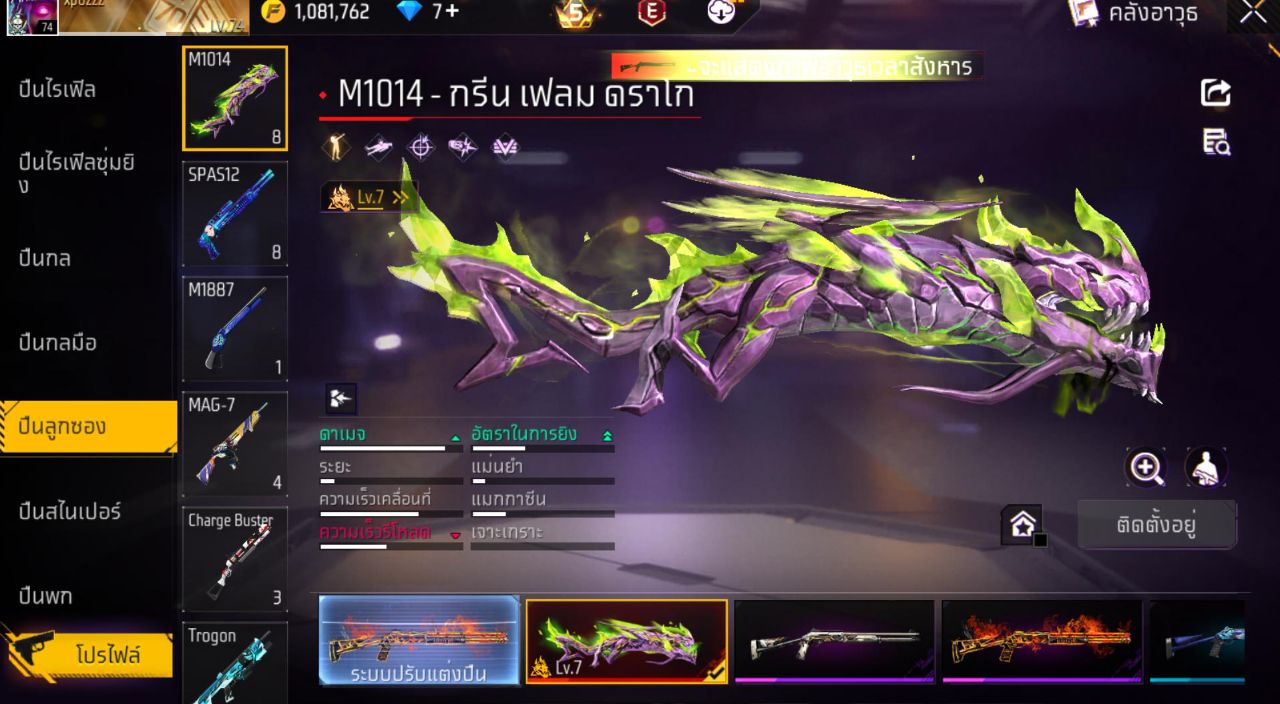Image resolution: width=1280 pixels, height=704 pixels.
Task: Choose the ปืนสไนเปอร์ category
Action: click(70, 512)
